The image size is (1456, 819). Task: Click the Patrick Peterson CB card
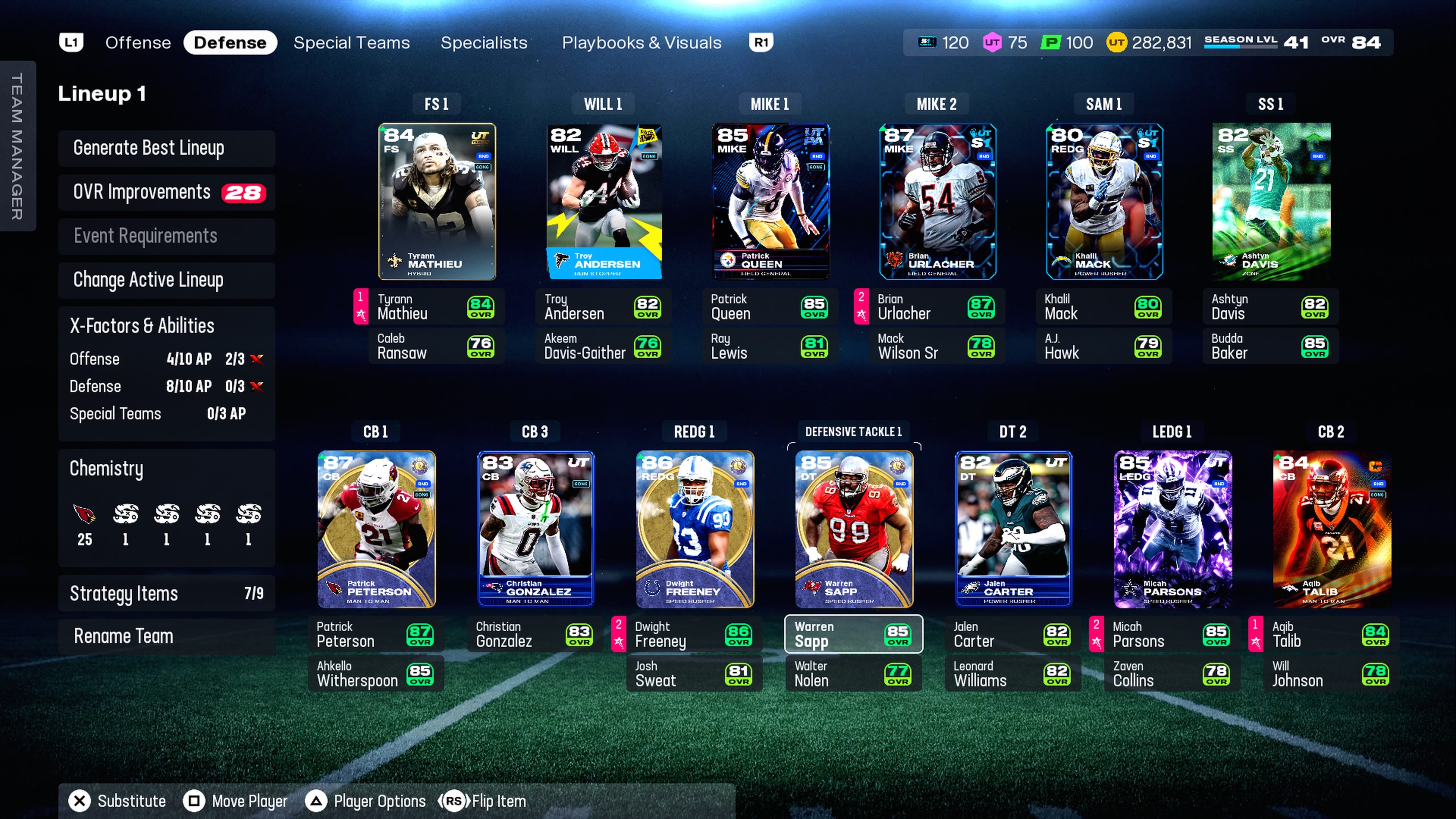tap(377, 529)
